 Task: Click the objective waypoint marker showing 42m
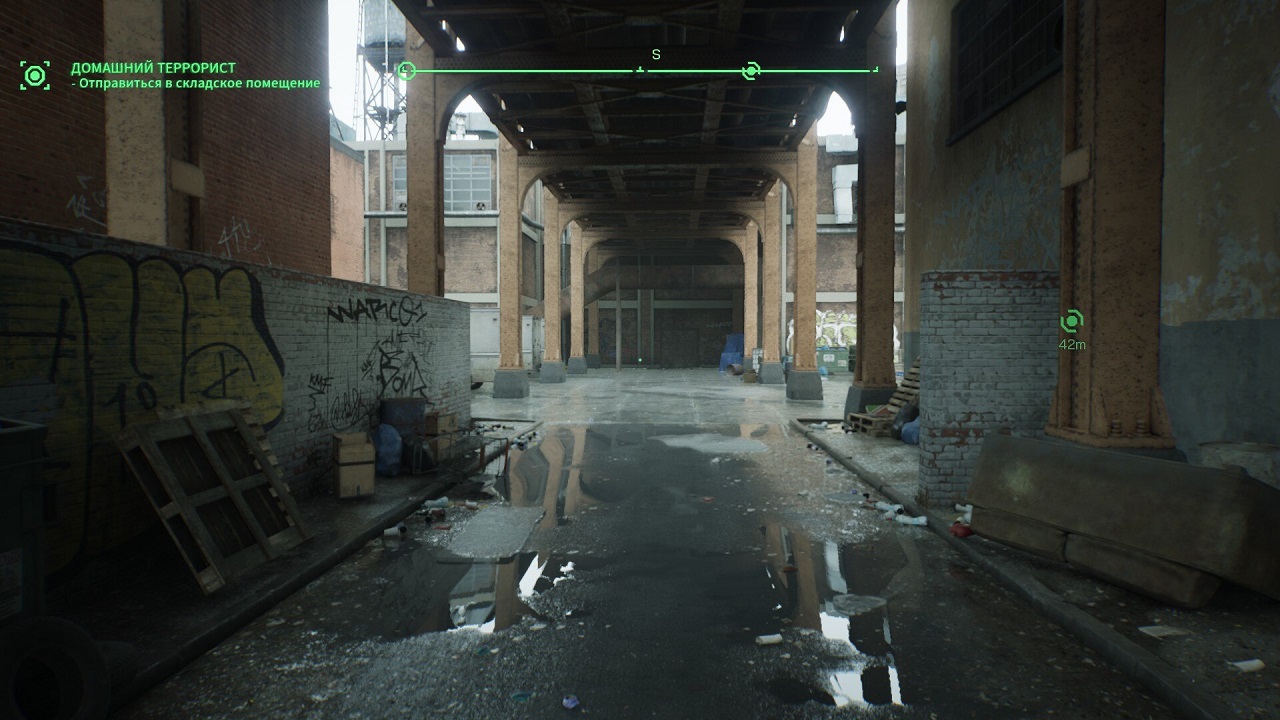[x=1071, y=321]
